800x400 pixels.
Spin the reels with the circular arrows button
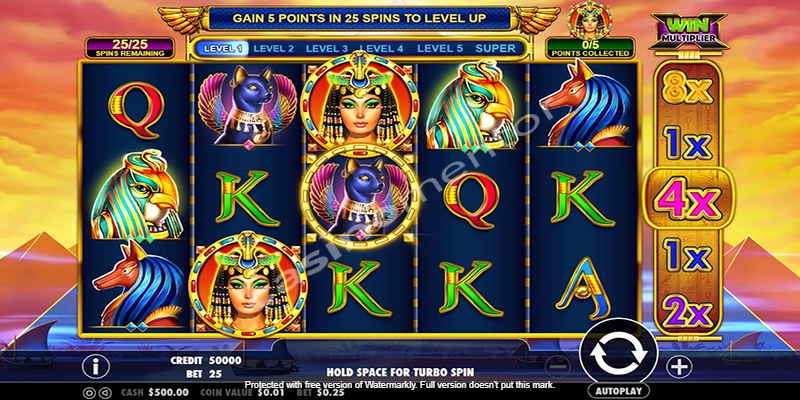(x=617, y=352)
